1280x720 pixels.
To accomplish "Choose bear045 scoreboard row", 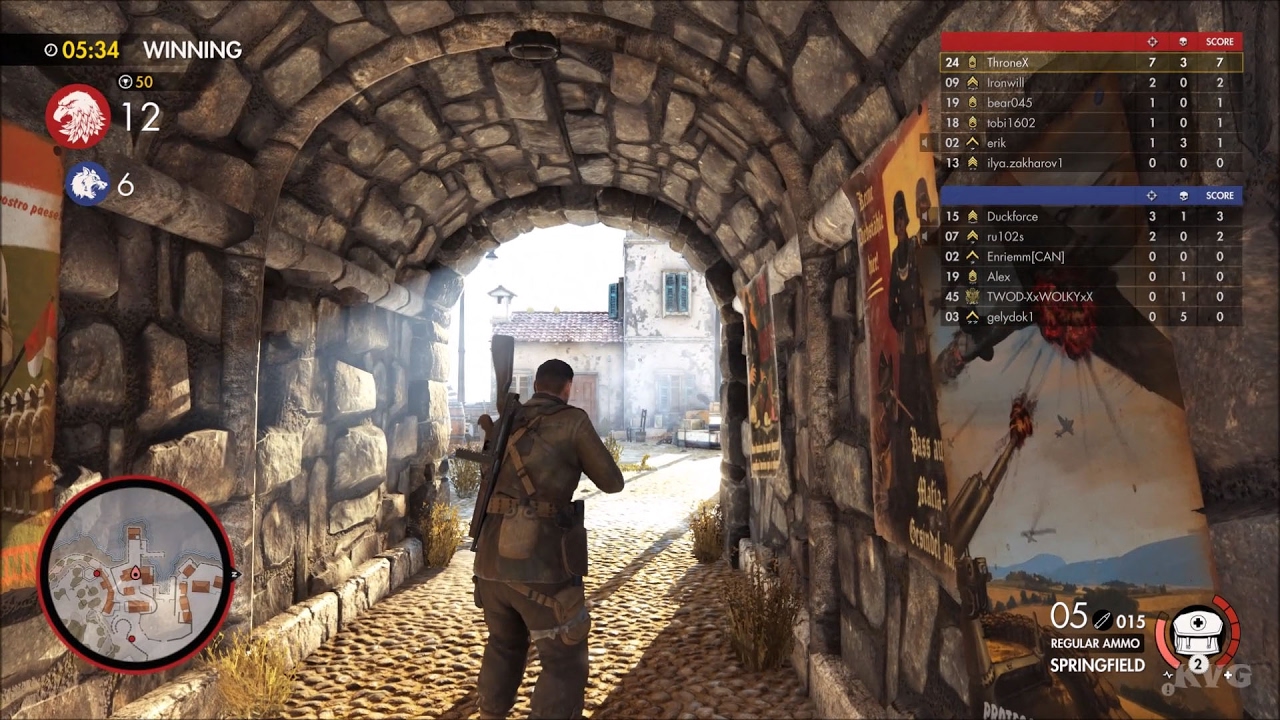I will [1091, 103].
